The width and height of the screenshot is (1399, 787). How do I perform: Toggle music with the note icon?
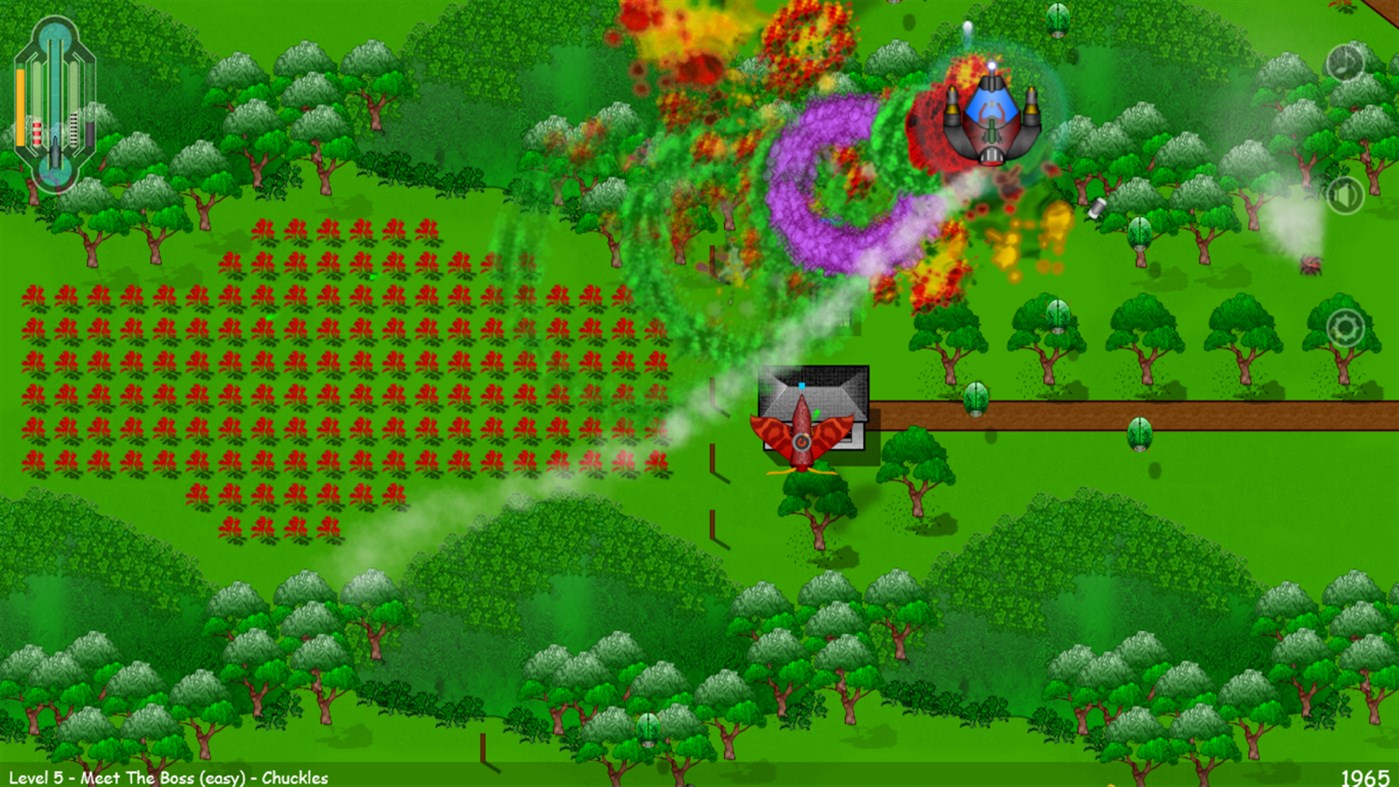point(1345,64)
